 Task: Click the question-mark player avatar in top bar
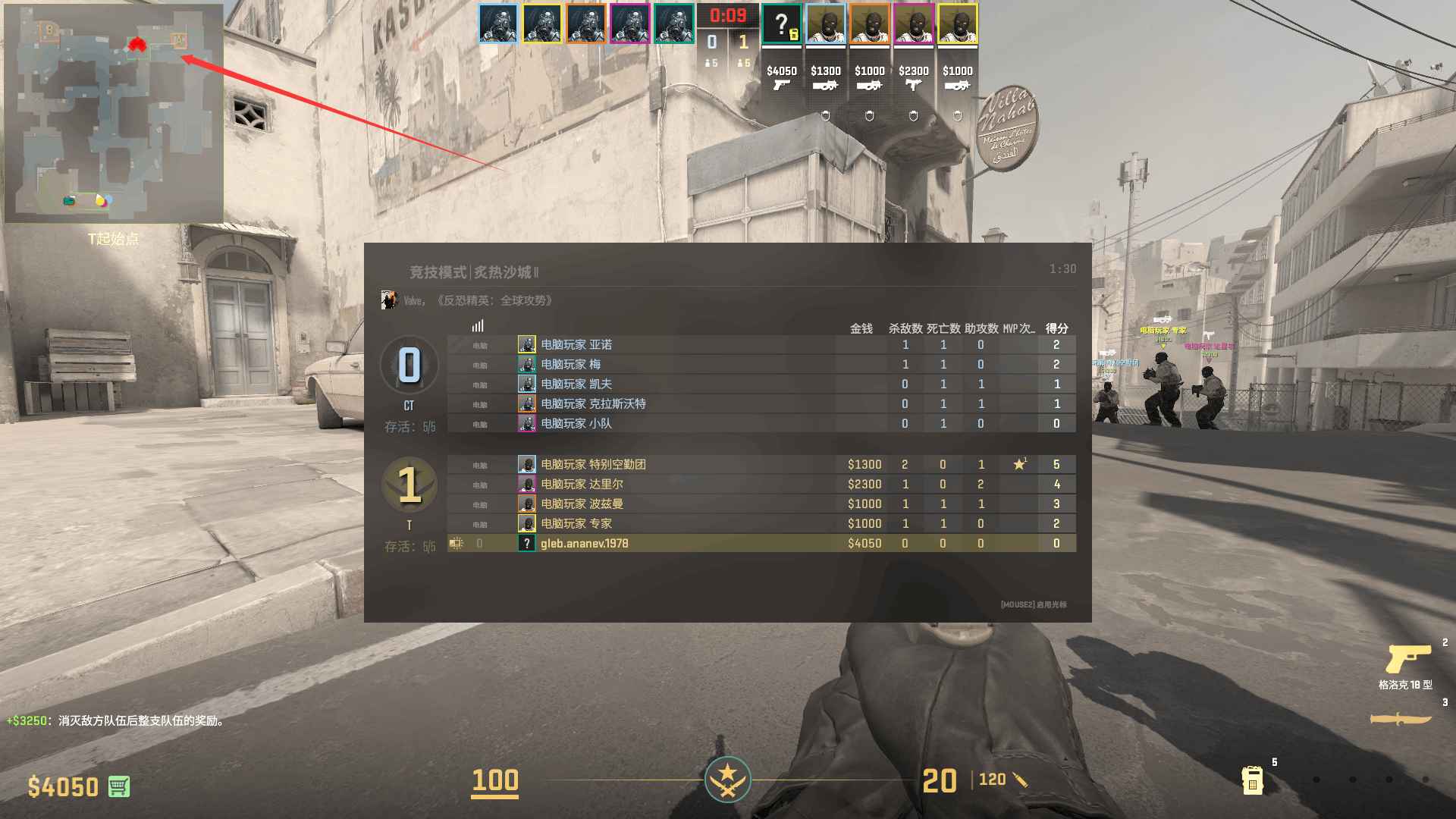coord(782,24)
